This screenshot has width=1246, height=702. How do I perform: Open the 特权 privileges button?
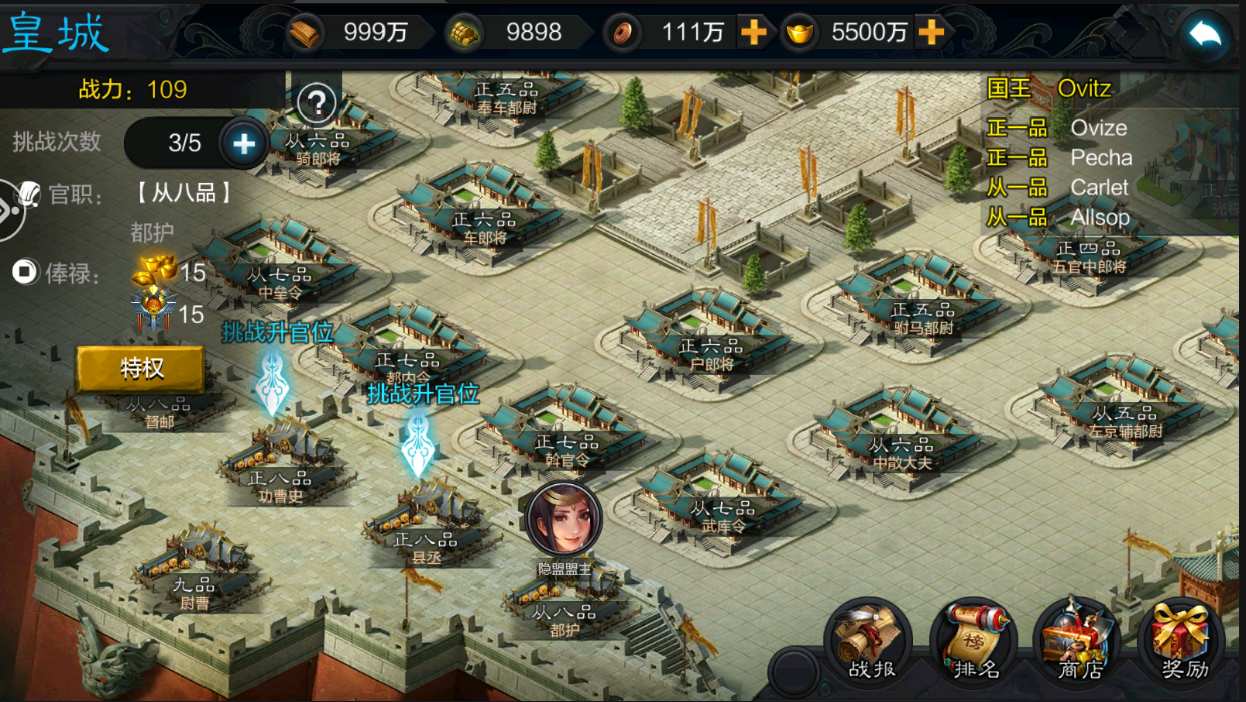tap(141, 369)
